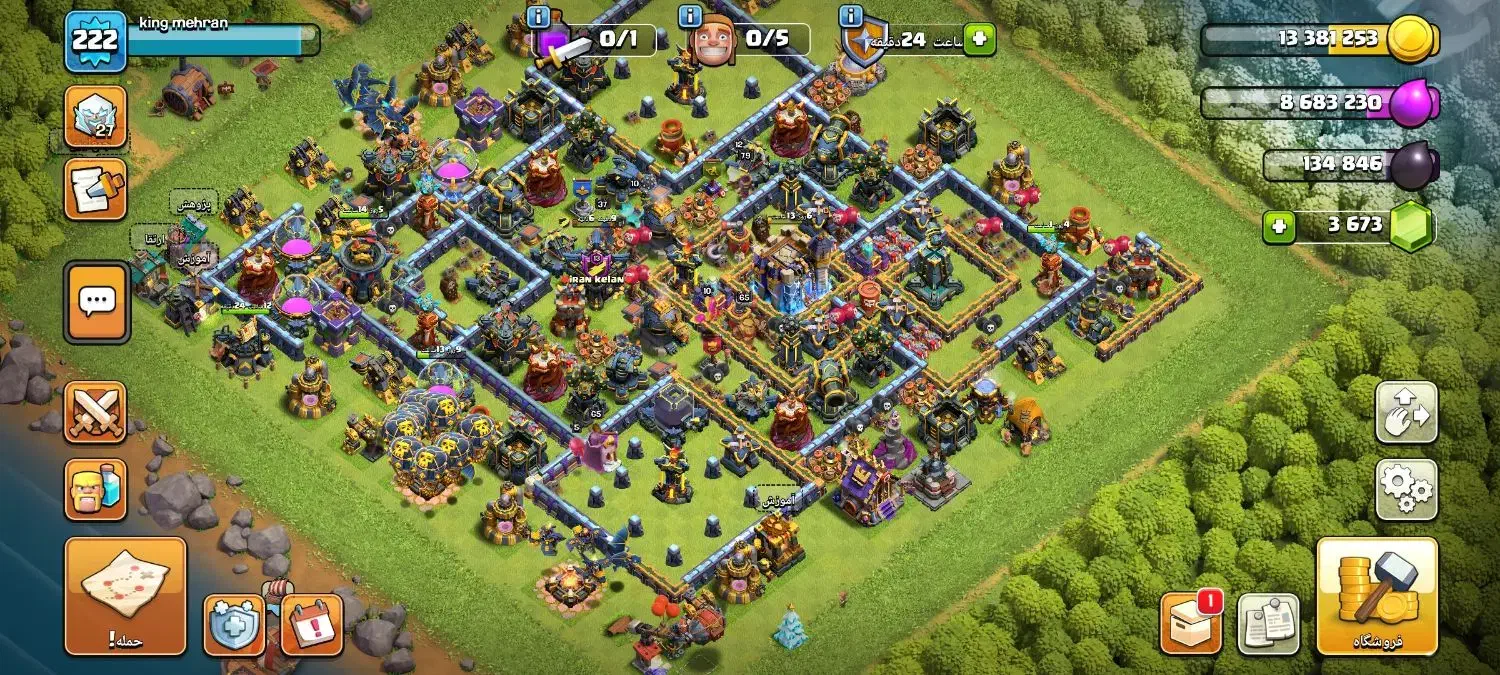Add gems with the green plus
The height and width of the screenshot is (675, 1500).
coord(1277,227)
